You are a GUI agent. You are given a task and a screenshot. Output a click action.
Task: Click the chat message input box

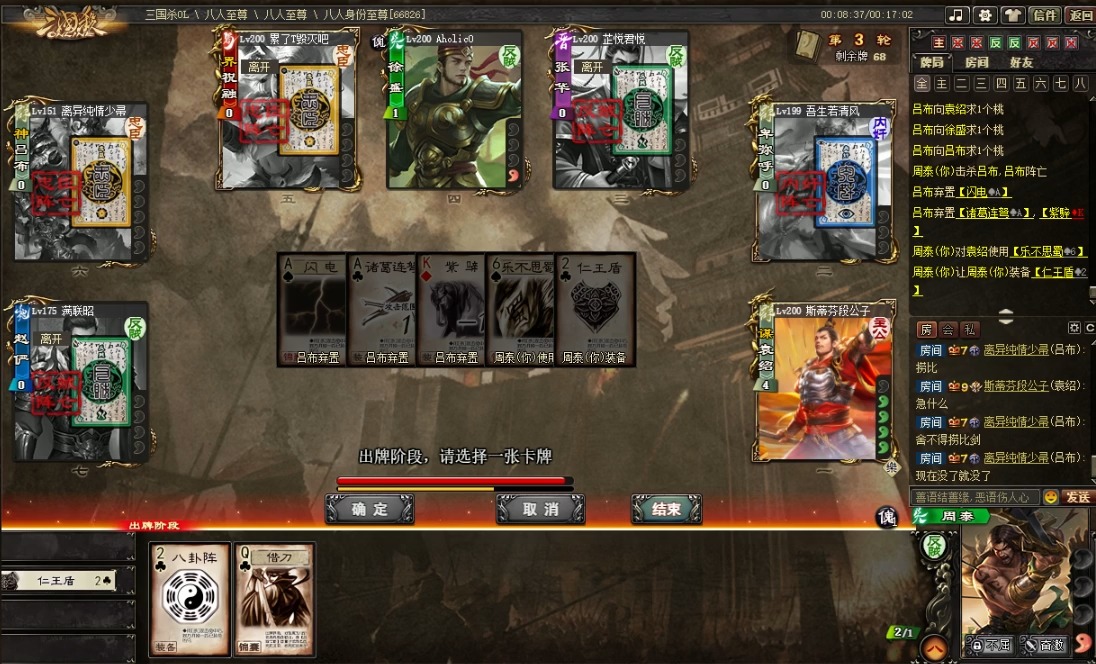[974, 497]
